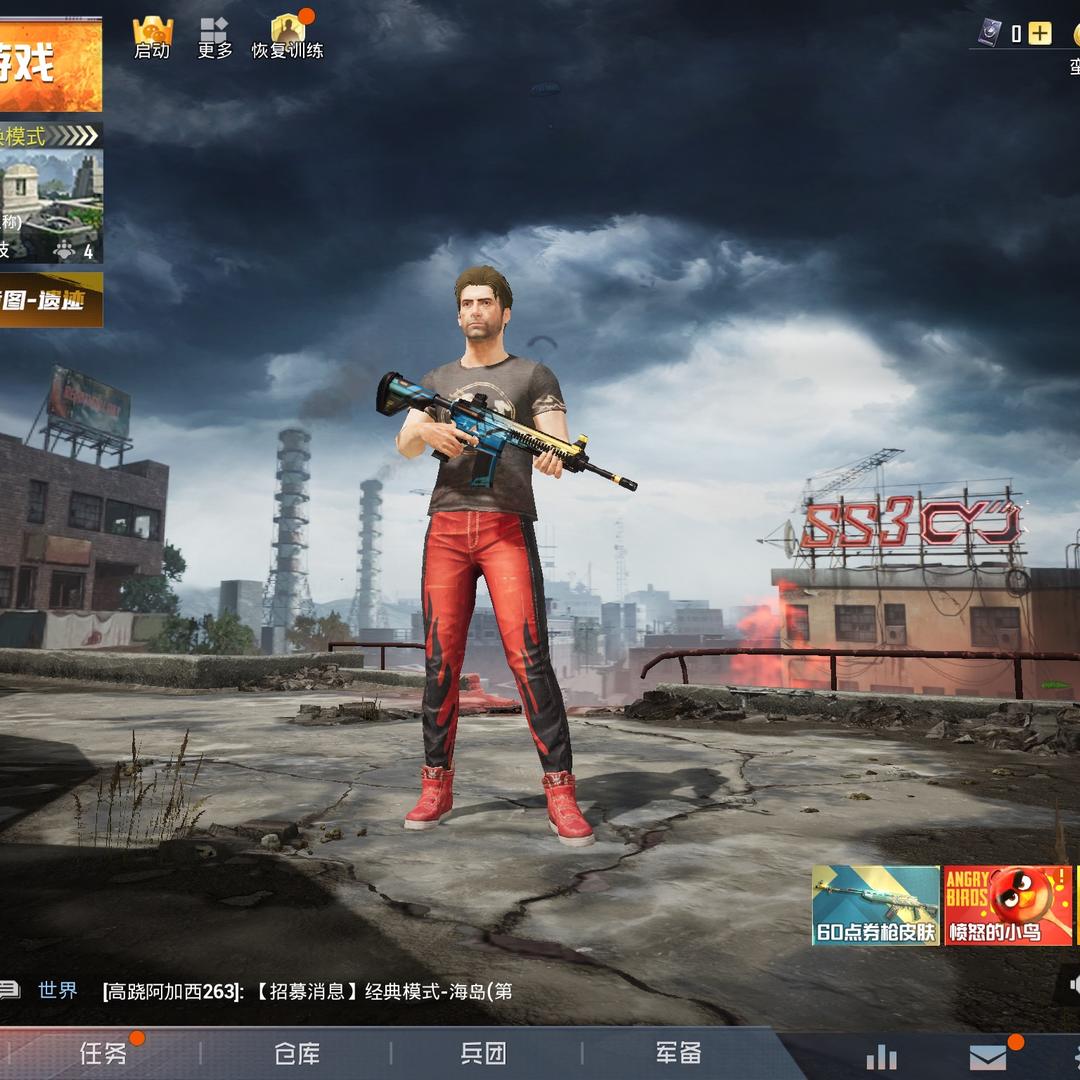Open the 经典模式 mode selector
The image size is (1080, 1080).
[x=50, y=135]
